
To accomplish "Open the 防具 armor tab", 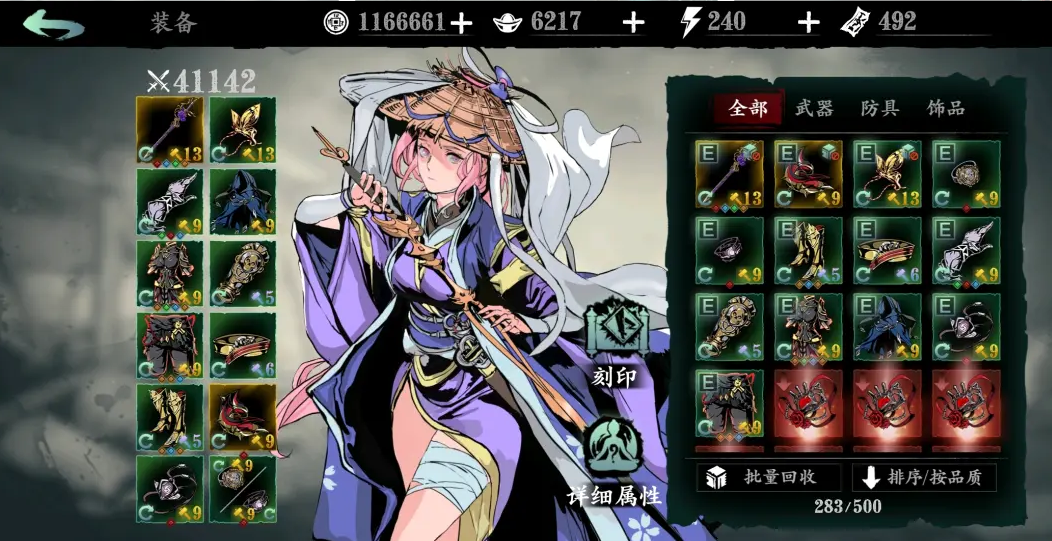I will (881, 108).
